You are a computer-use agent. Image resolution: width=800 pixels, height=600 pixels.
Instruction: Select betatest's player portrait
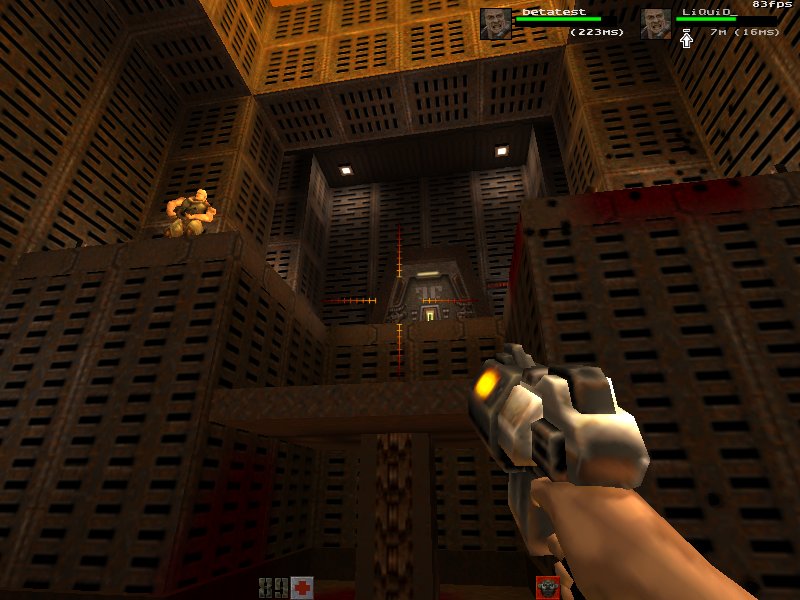point(495,23)
